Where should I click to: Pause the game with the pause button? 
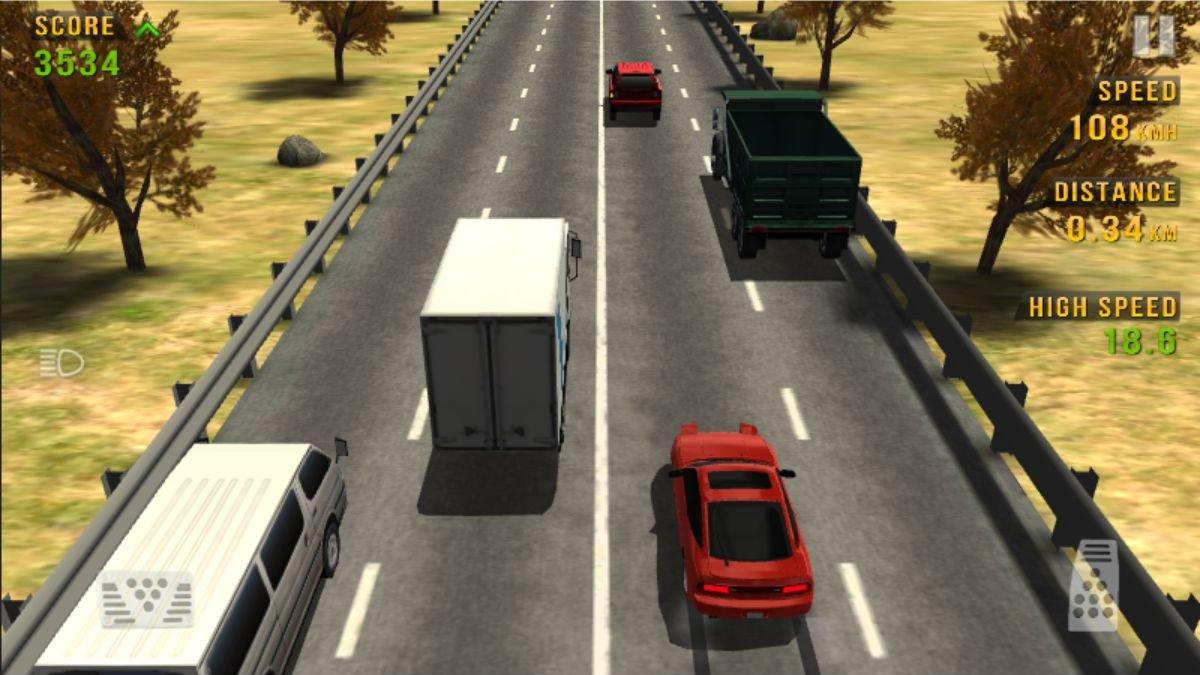click(x=1153, y=36)
